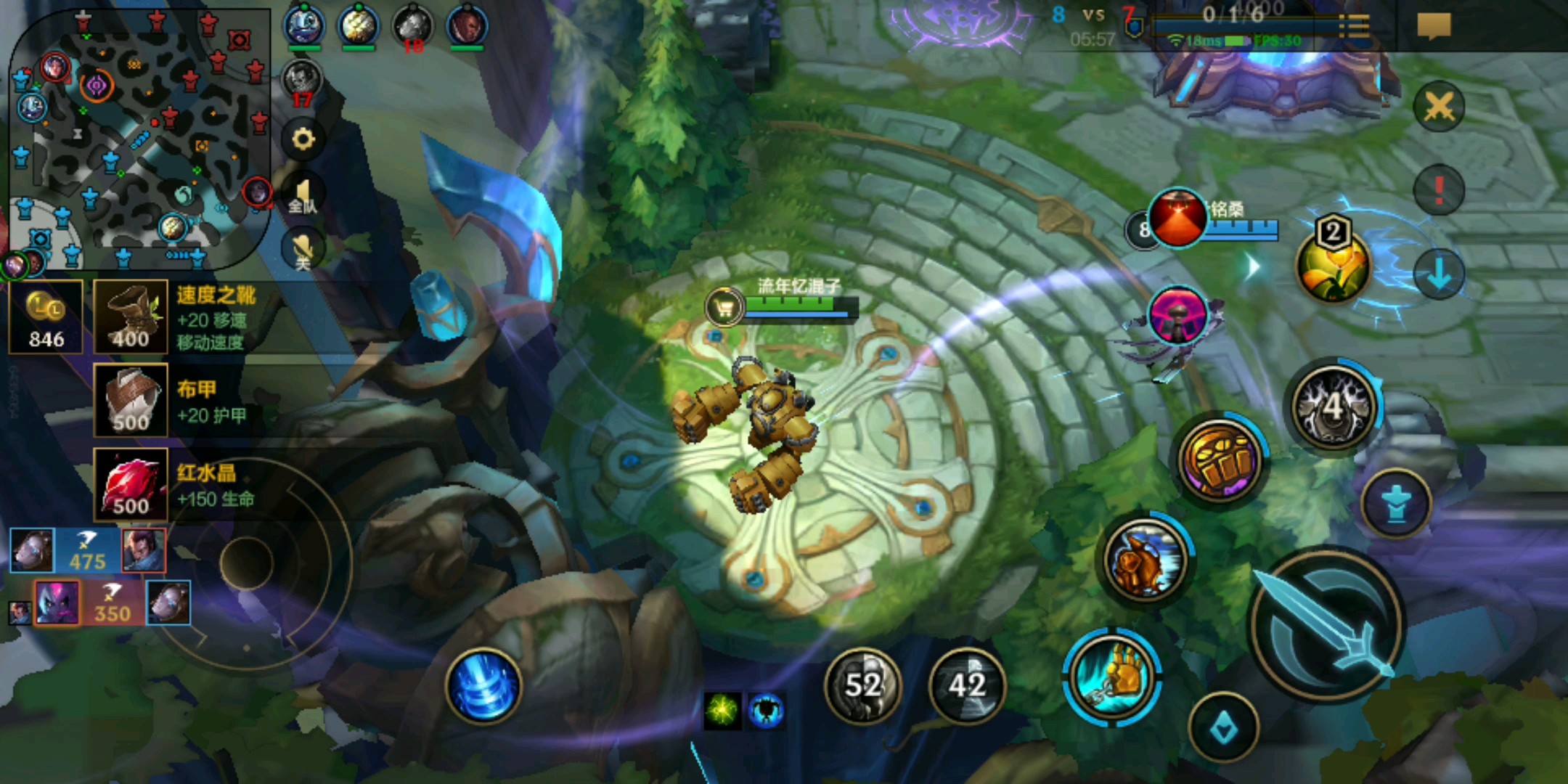This screenshot has width=1568, height=784.
Task: Open the scoreboard list icon
Action: pyautogui.click(x=1354, y=26)
